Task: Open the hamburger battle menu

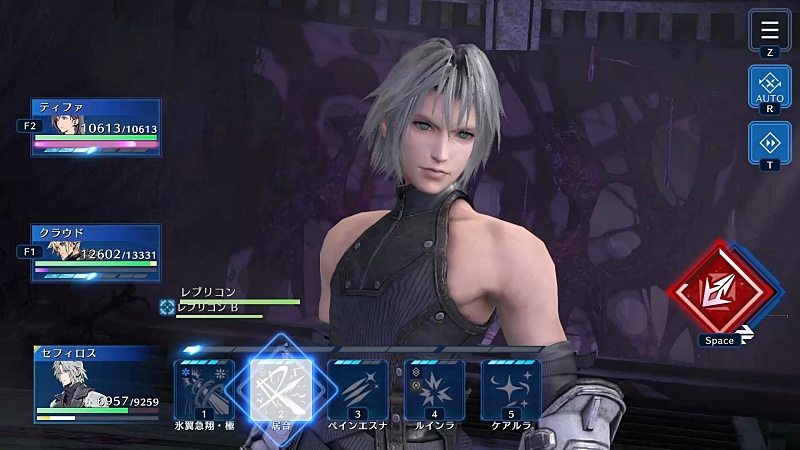Action: [x=769, y=30]
